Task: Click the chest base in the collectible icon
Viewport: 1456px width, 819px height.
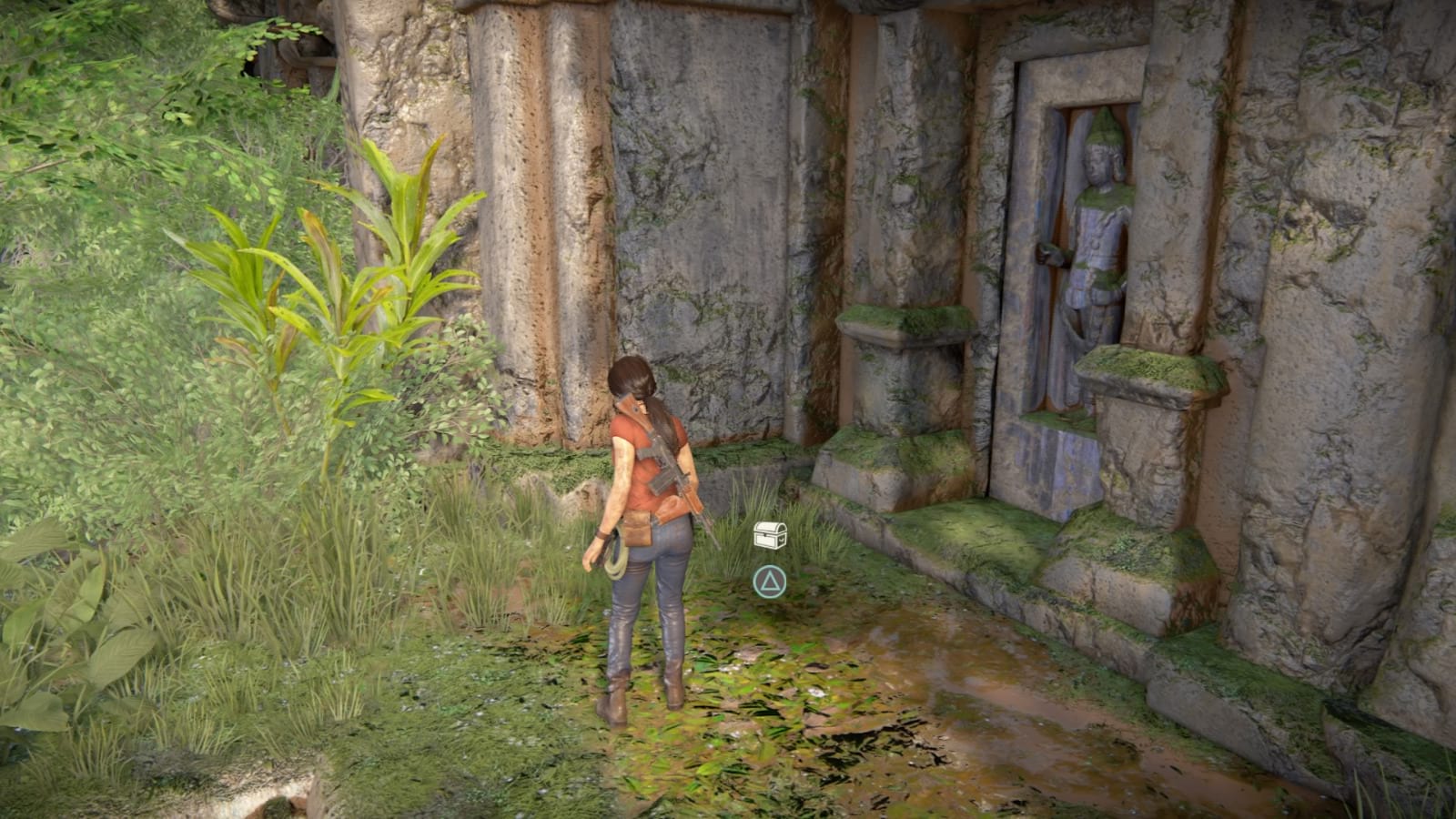Action: (766, 542)
